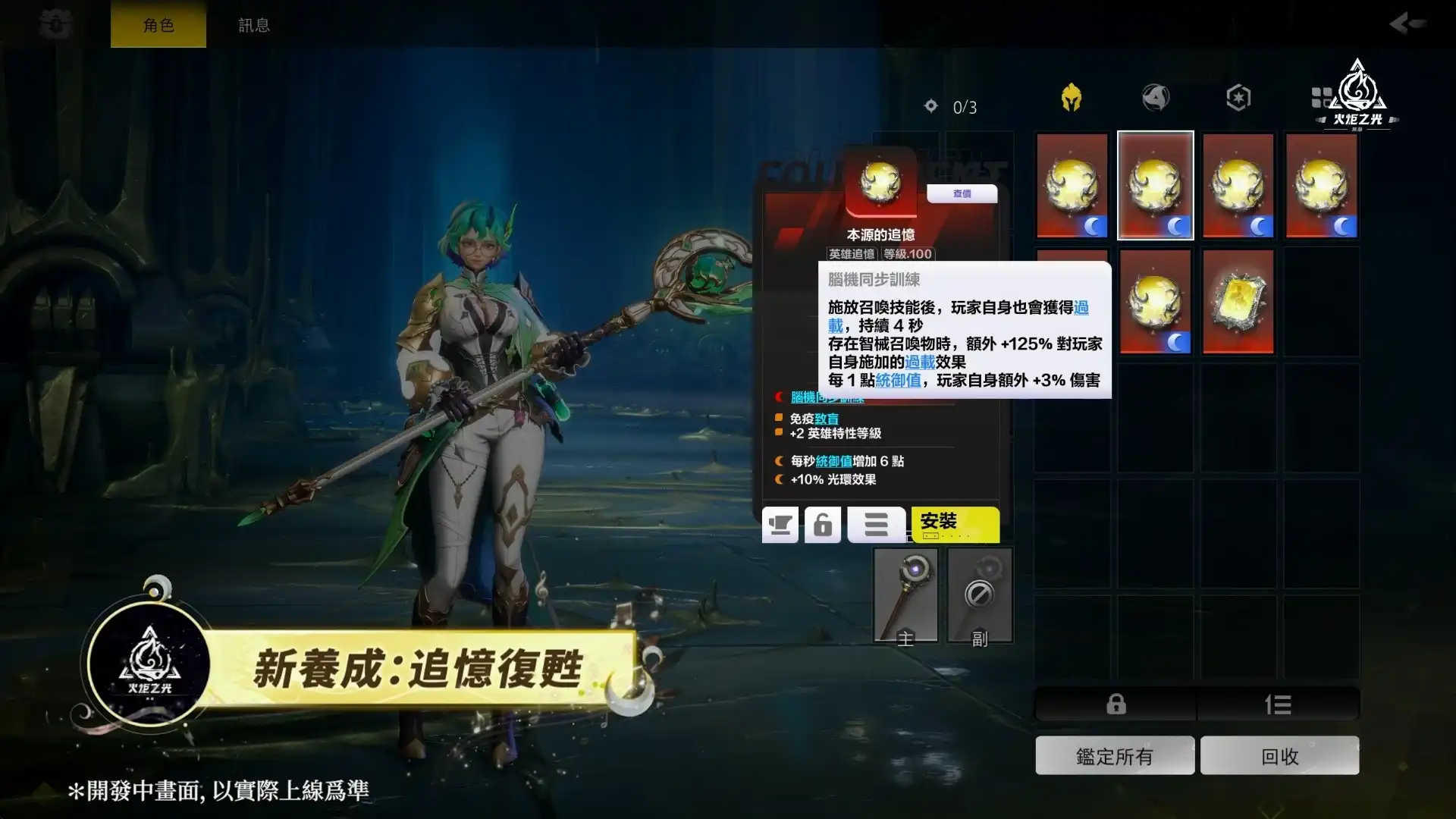Click the 鑑定所有 identify all button

pyautogui.click(x=1115, y=755)
